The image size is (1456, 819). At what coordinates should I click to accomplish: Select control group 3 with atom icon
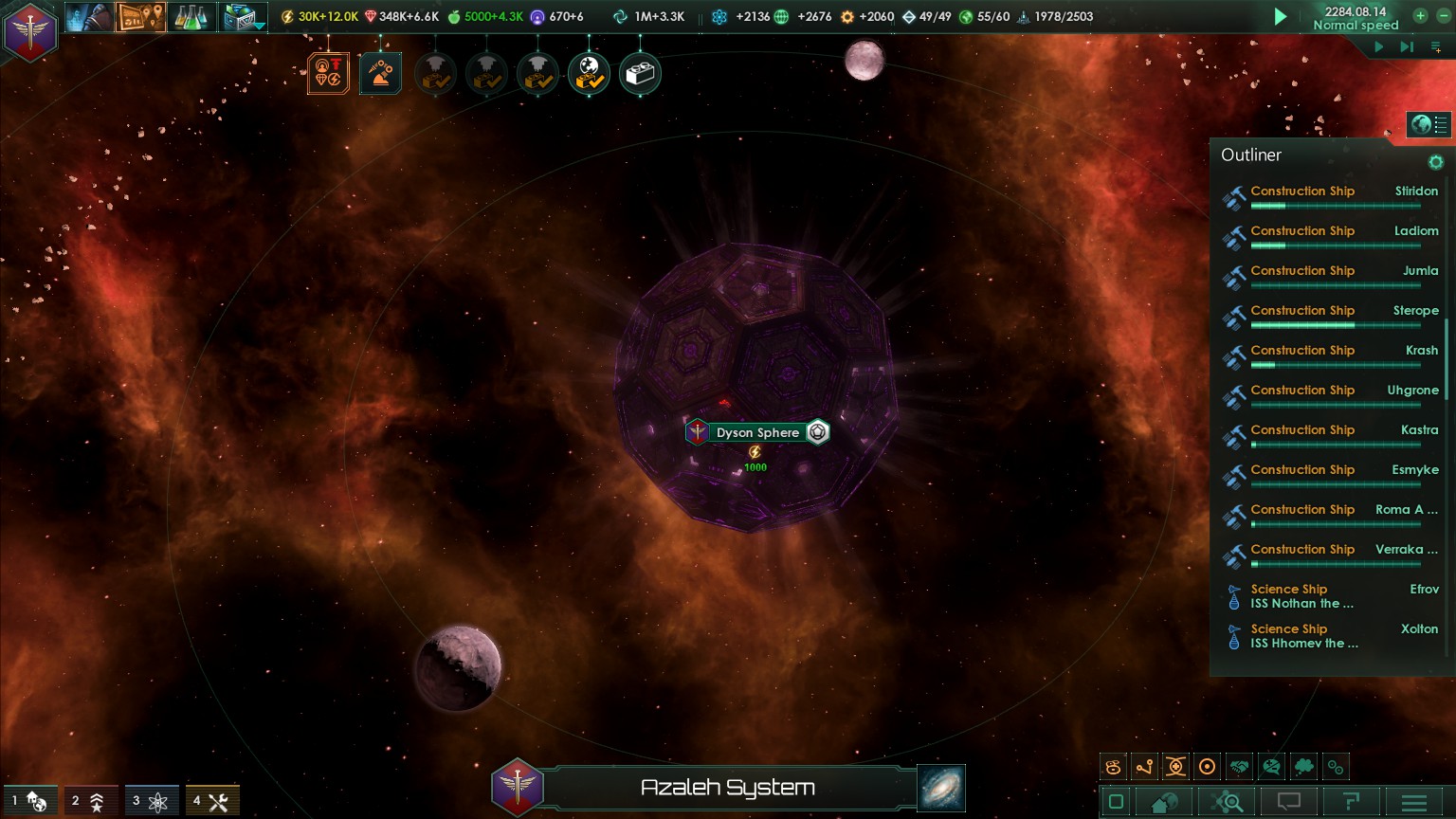tap(152, 802)
